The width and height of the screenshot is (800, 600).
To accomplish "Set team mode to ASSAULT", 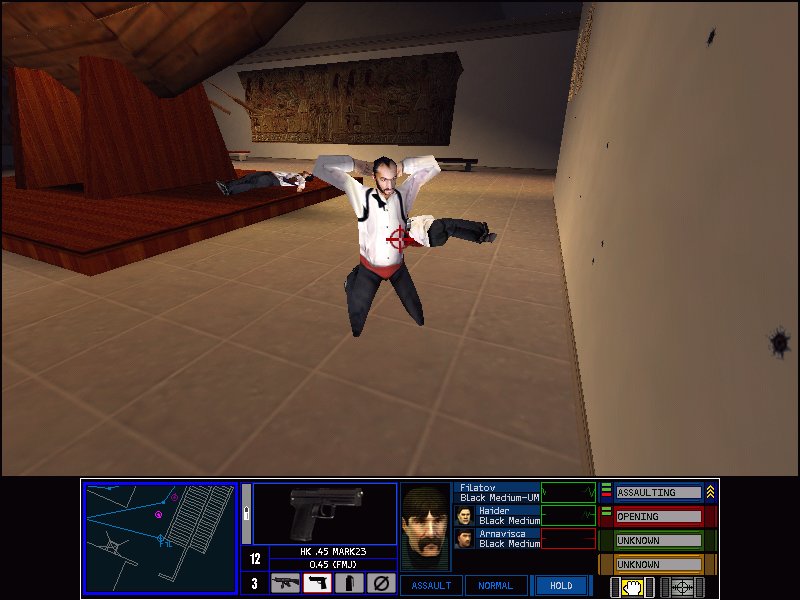I will click(x=431, y=586).
